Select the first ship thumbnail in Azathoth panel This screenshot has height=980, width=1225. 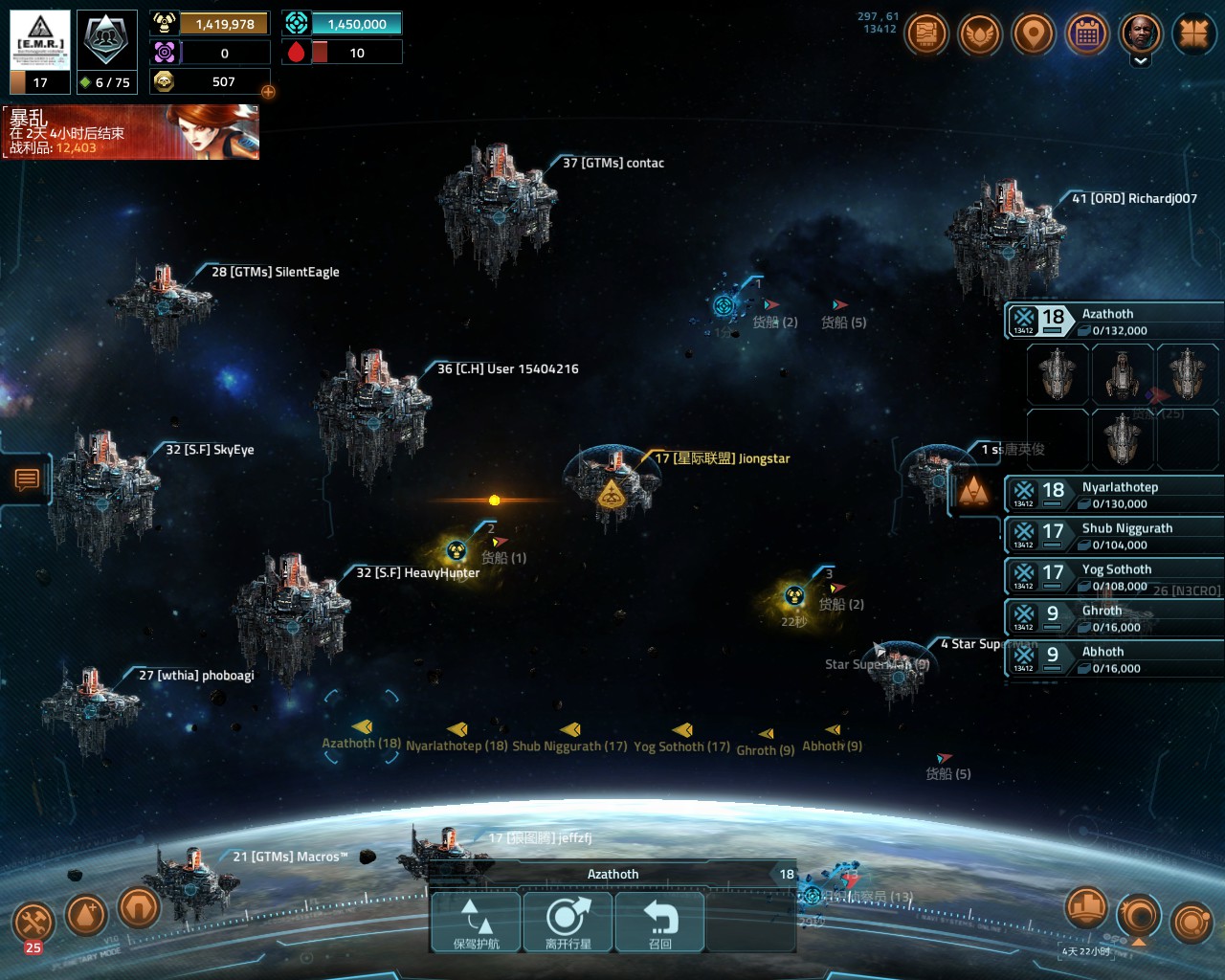[x=1057, y=374]
